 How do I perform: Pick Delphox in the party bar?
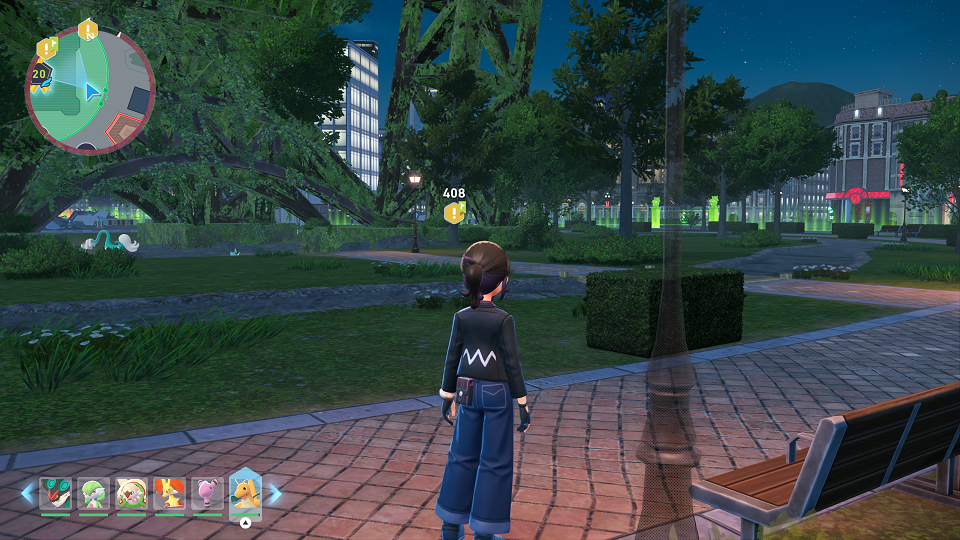169,494
